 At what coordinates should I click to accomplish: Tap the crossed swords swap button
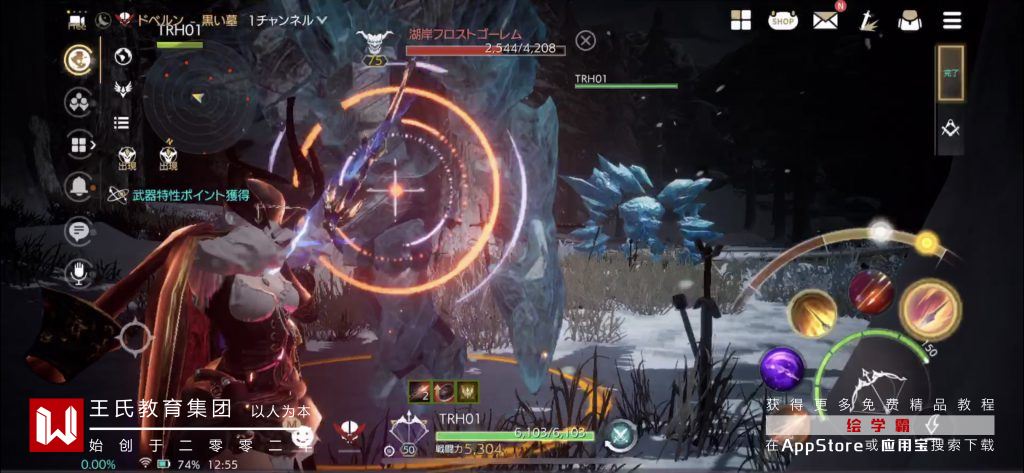(x=620, y=435)
